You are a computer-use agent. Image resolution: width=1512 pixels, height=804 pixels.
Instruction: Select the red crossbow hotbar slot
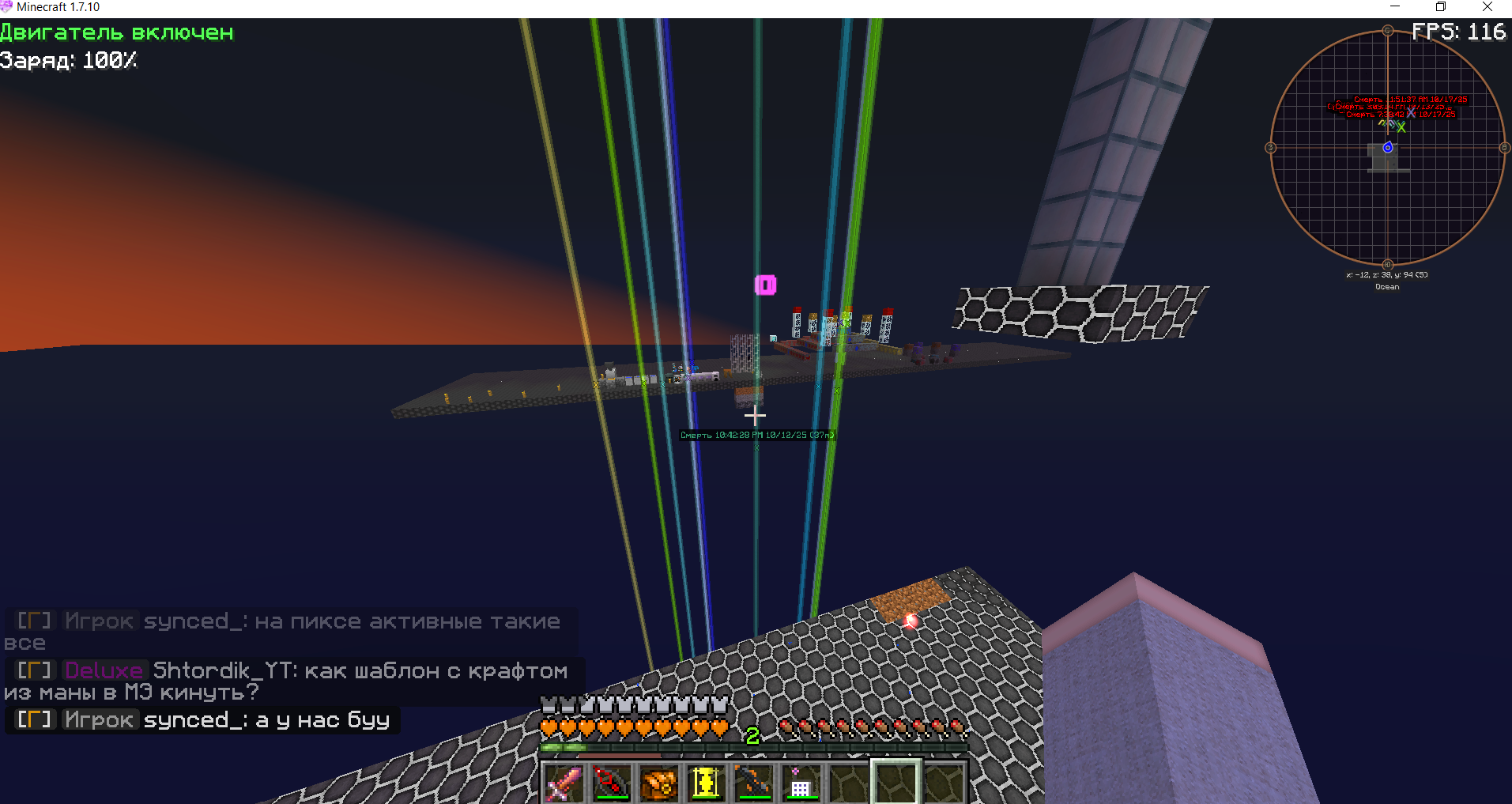(x=611, y=783)
